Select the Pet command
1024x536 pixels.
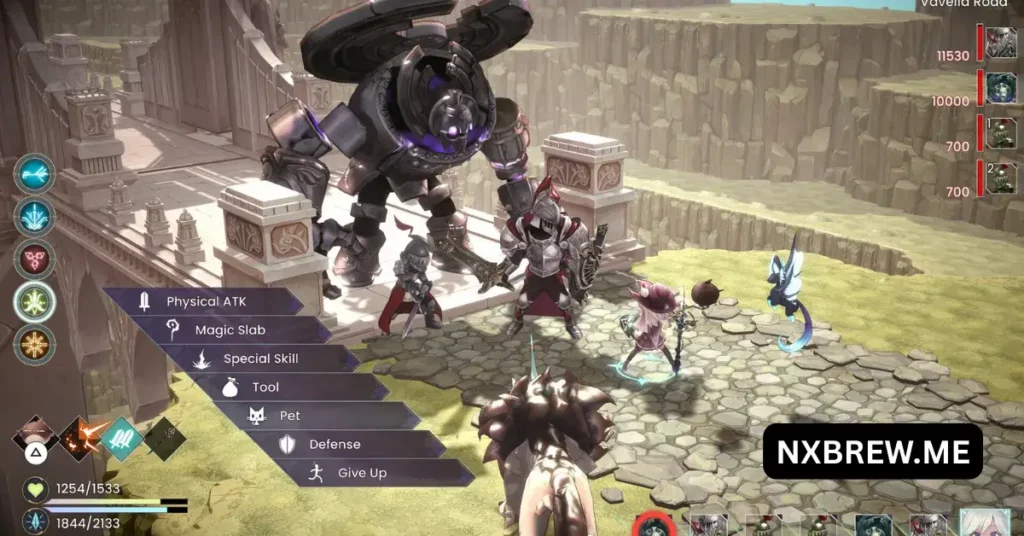click(290, 416)
